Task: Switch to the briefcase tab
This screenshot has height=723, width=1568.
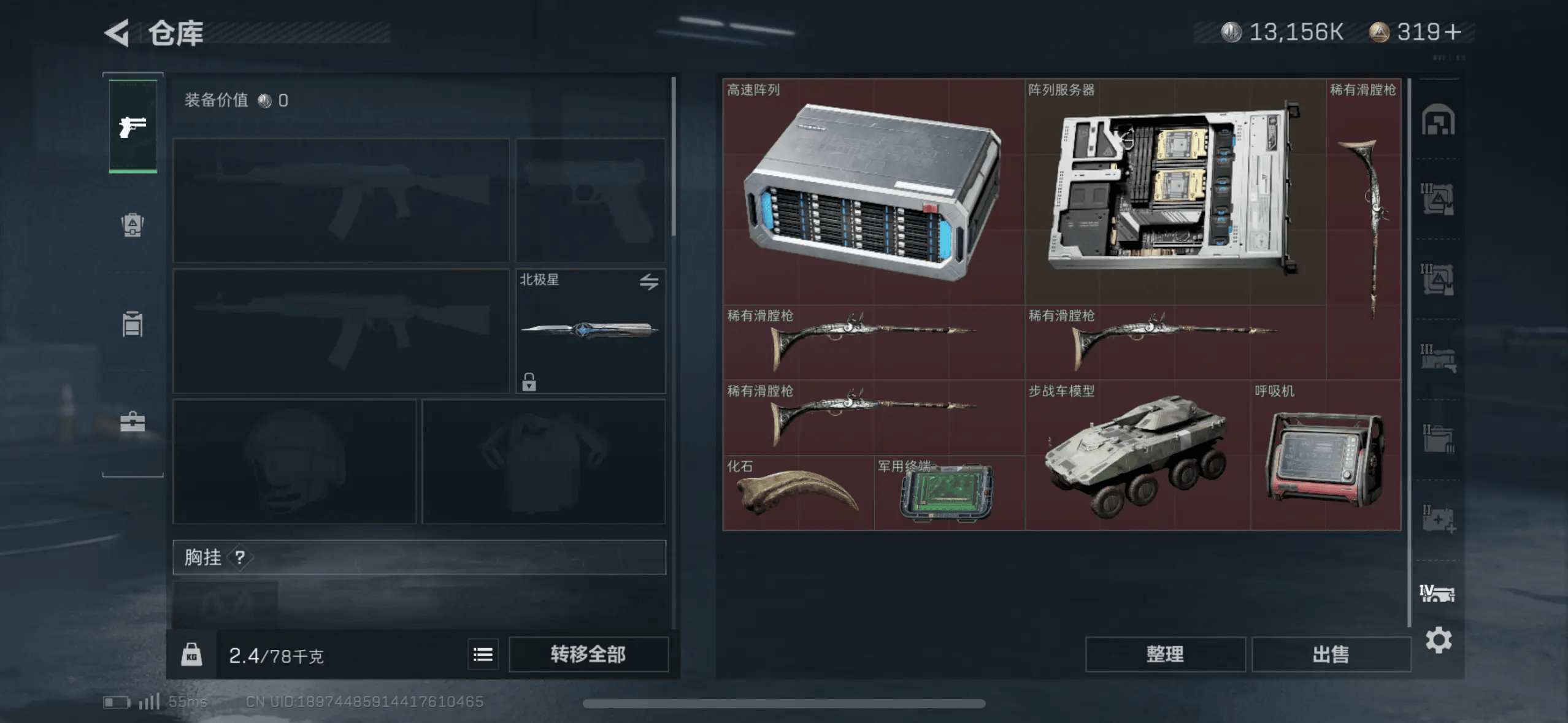Action: [x=133, y=422]
